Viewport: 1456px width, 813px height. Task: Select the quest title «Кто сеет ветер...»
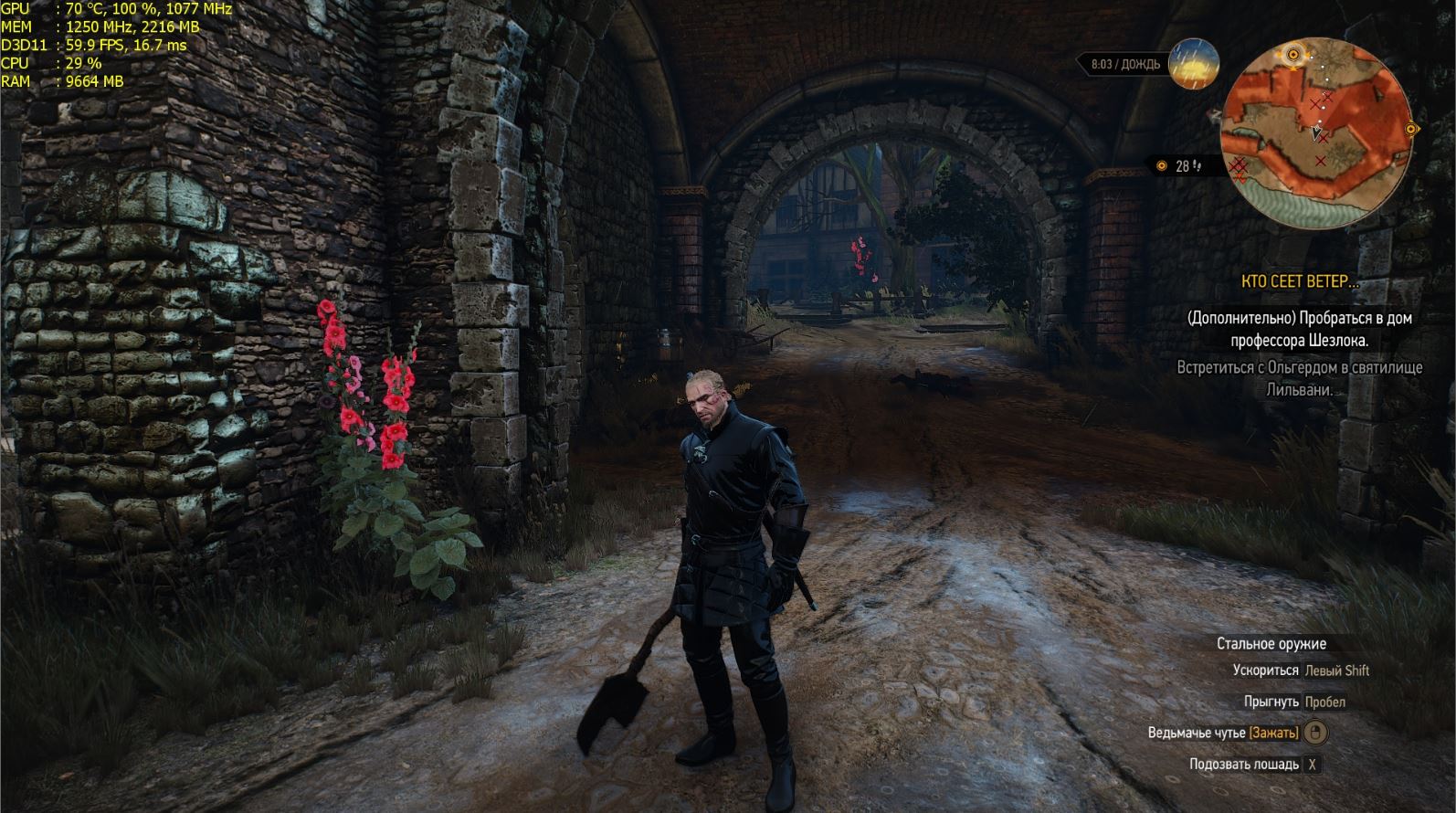click(x=1299, y=282)
